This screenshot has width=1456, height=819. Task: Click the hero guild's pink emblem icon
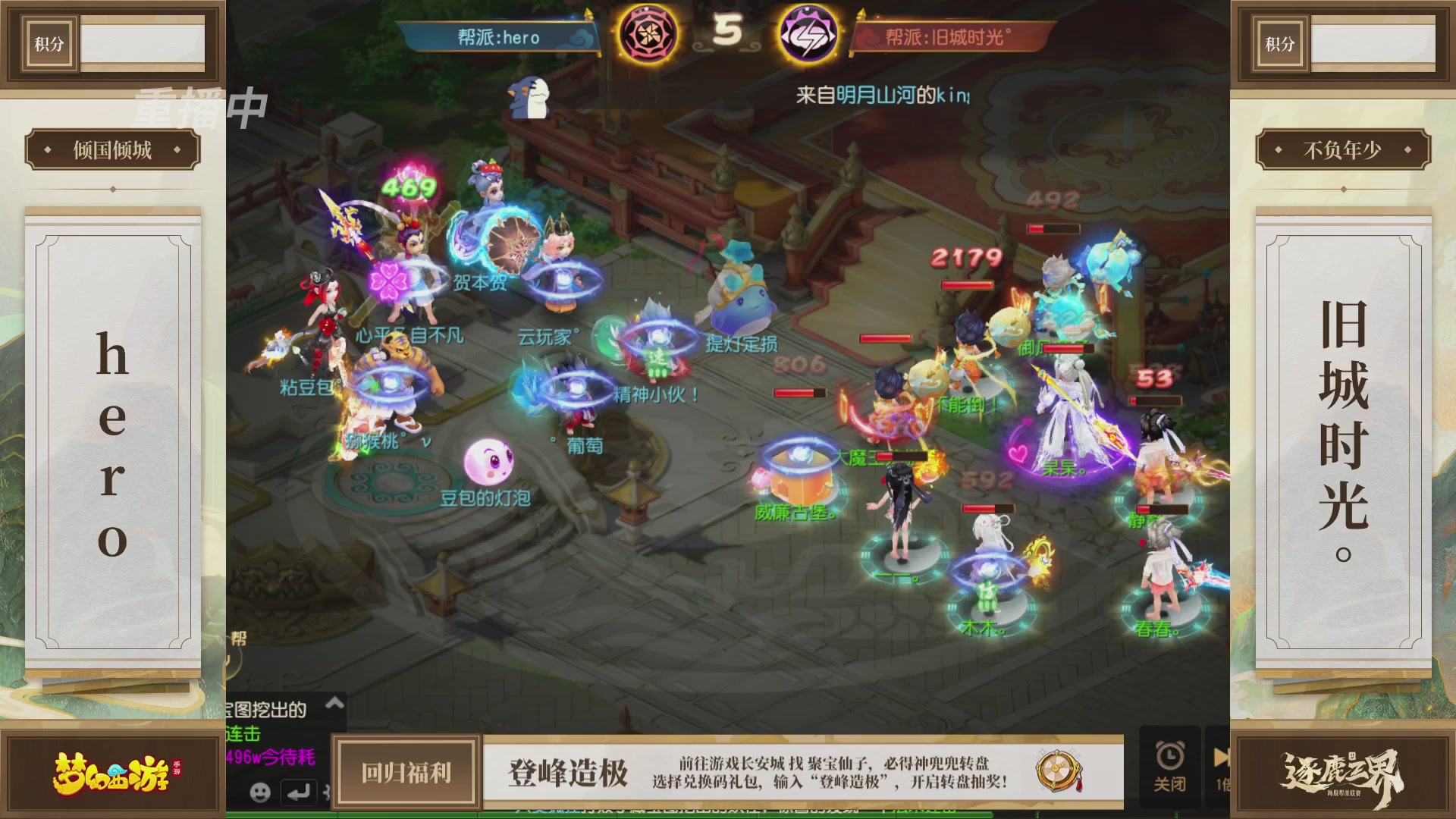coord(649,35)
